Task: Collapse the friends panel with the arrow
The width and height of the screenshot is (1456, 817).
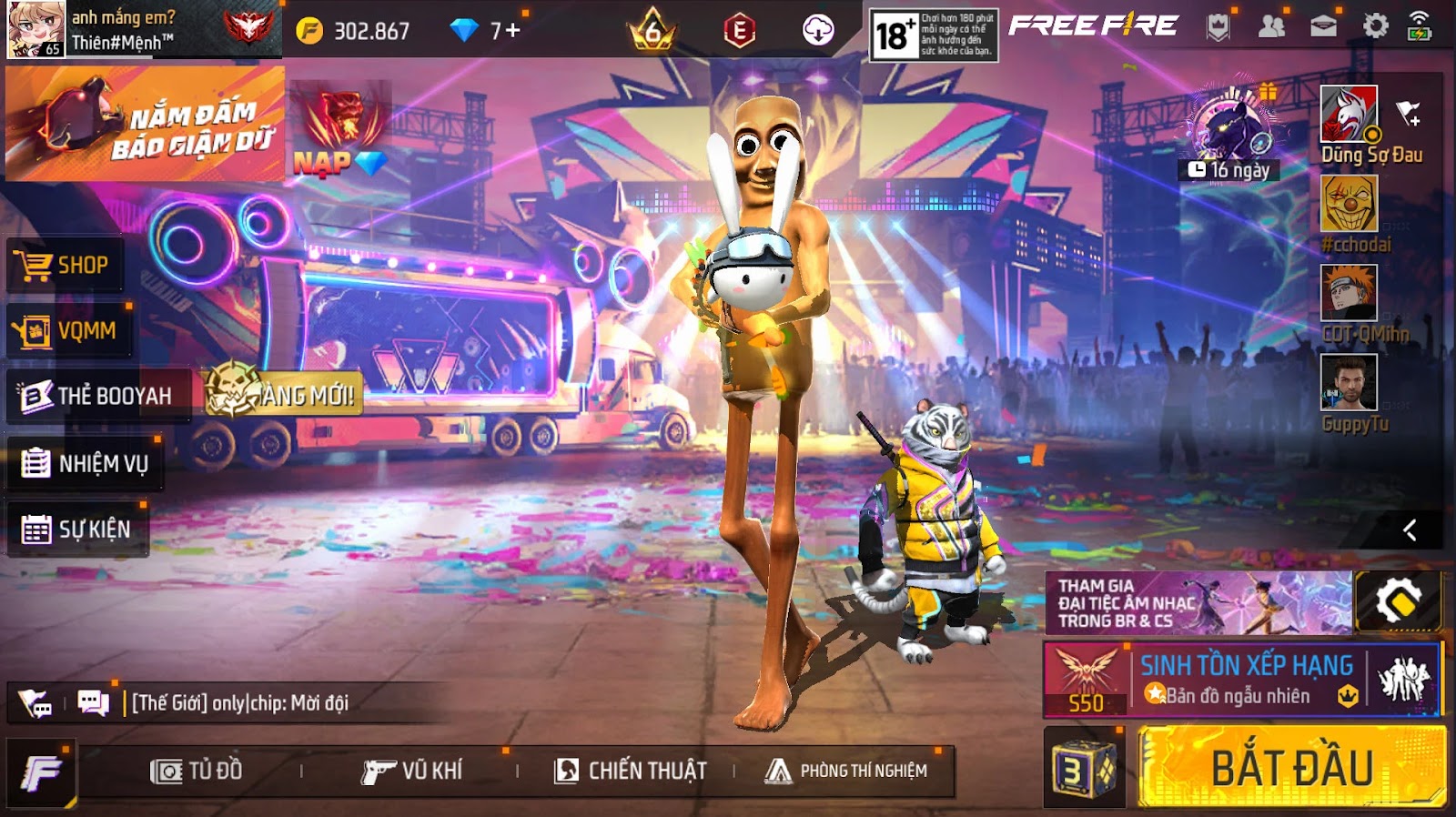Action: click(1410, 530)
